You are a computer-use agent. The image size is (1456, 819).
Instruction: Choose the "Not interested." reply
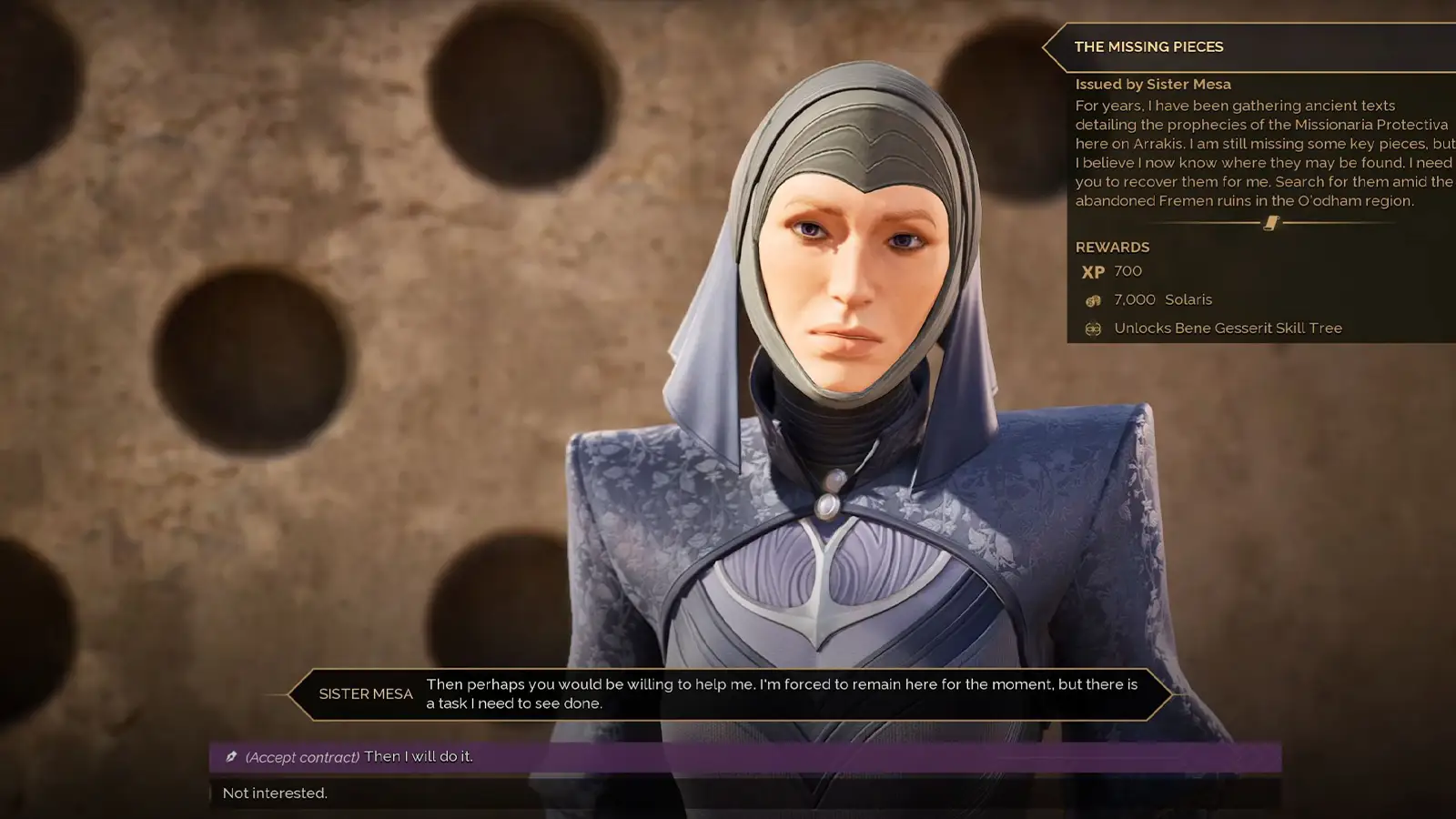276,794
